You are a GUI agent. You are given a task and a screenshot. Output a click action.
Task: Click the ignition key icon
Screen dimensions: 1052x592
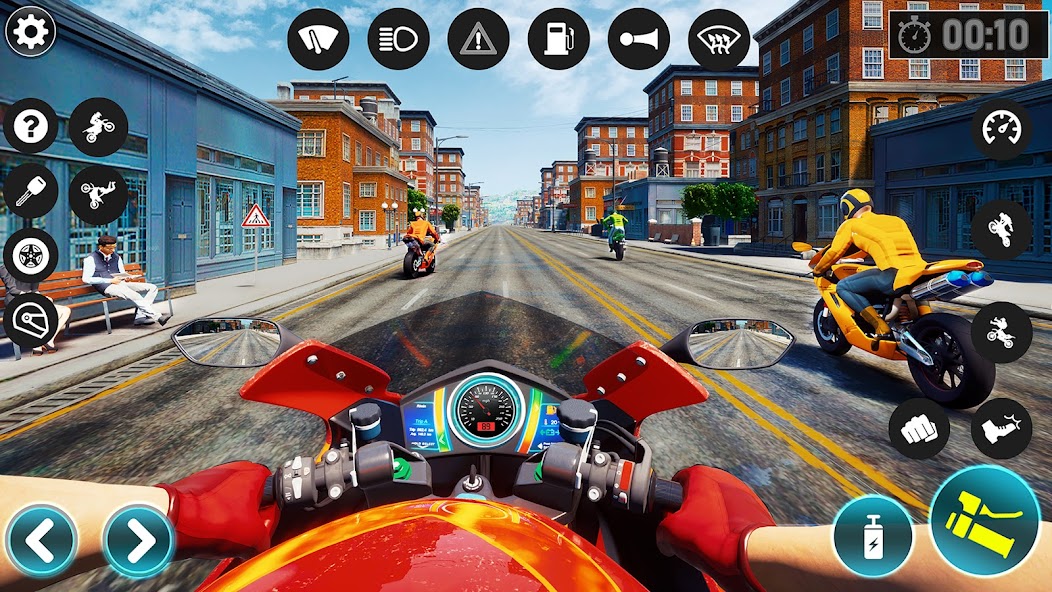(31, 191)
